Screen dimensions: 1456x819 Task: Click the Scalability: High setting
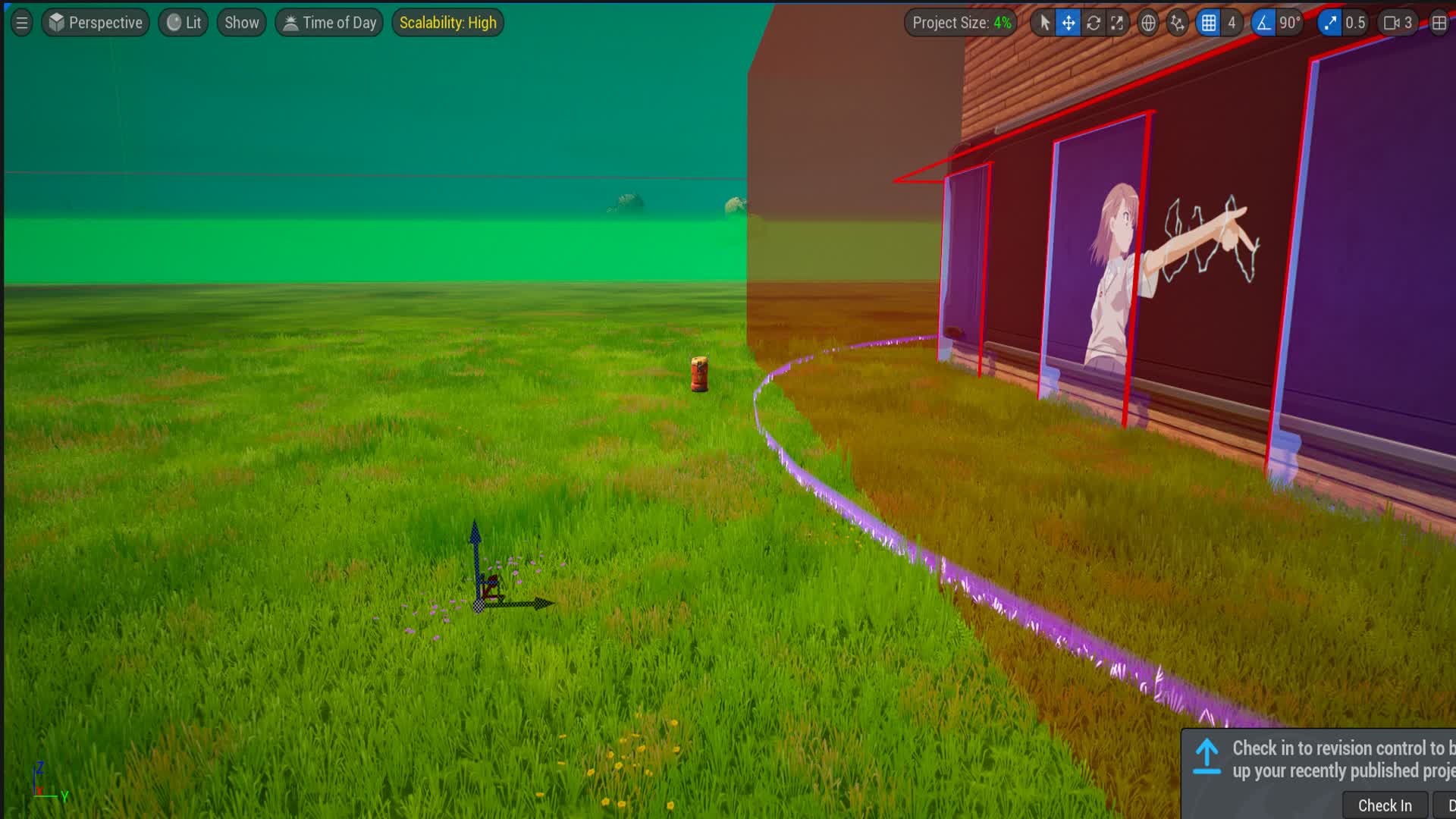[447, 22]
